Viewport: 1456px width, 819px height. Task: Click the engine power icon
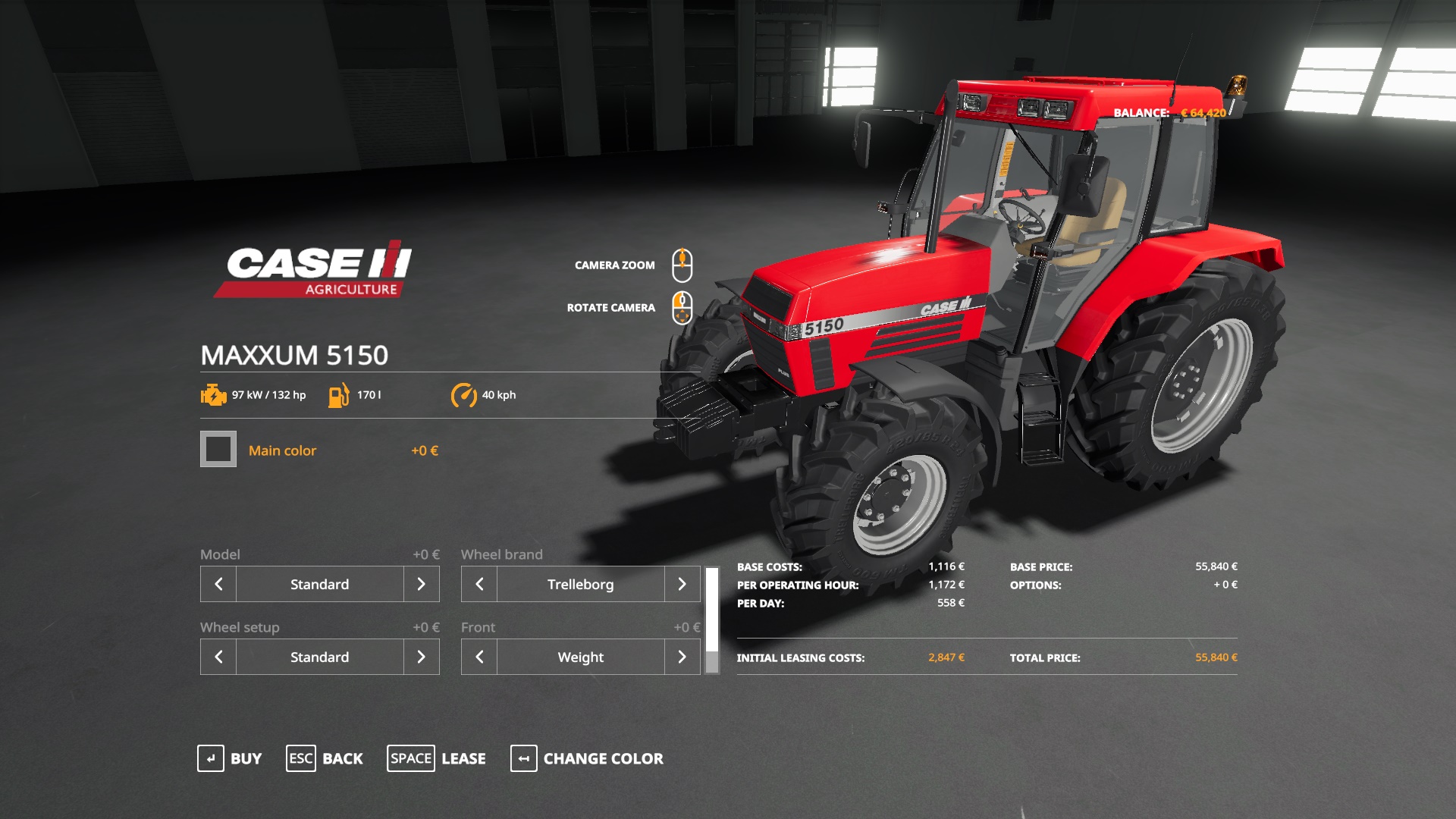click(x=213, y=394)
